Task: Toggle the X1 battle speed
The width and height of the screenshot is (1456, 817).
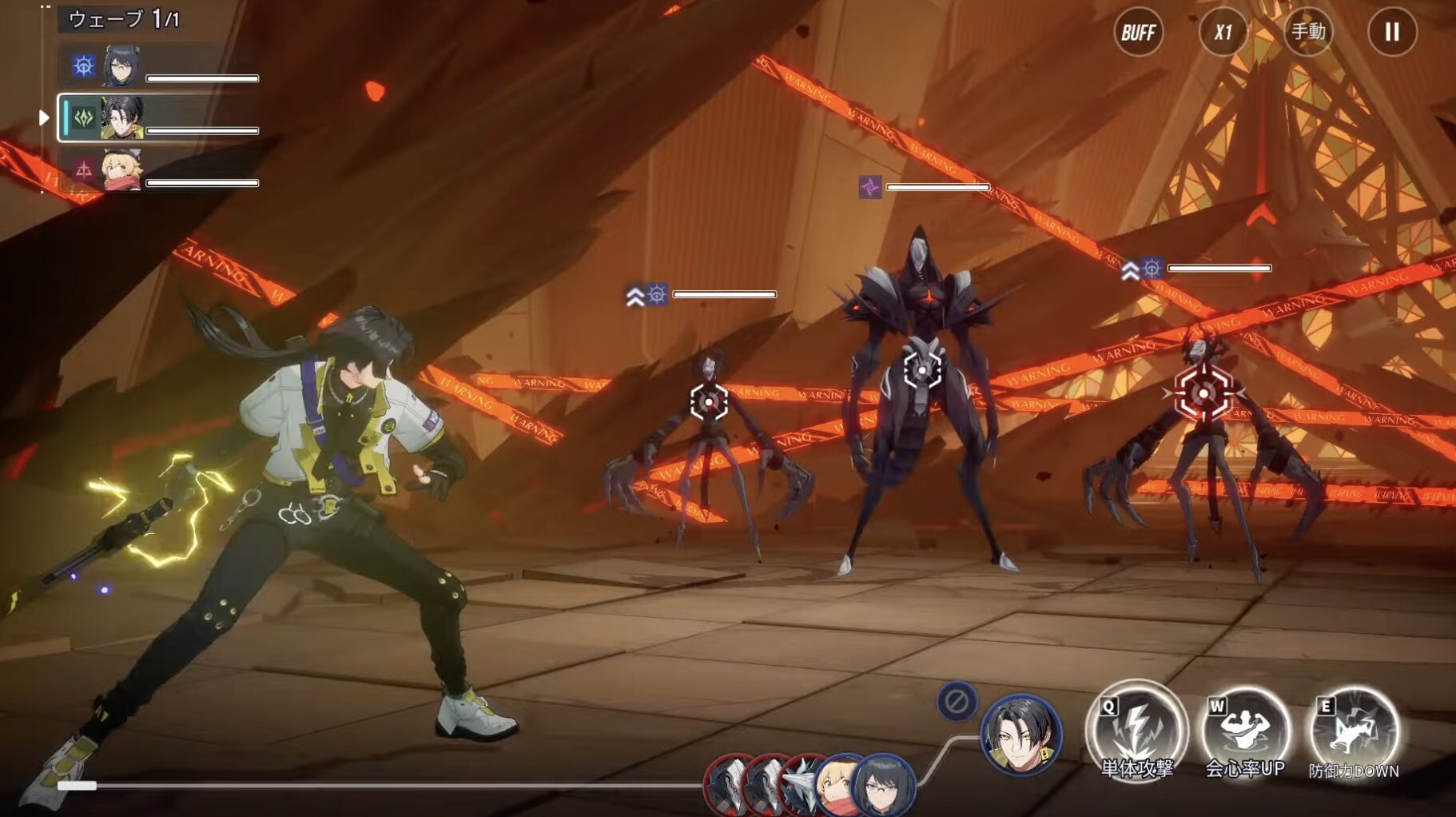Action: click(x=1223, y=33)
